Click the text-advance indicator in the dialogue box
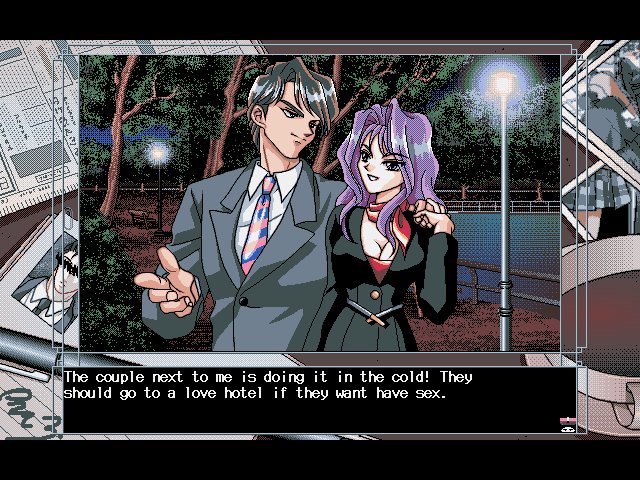Screen dimensions: 640x480 (566, 423)
